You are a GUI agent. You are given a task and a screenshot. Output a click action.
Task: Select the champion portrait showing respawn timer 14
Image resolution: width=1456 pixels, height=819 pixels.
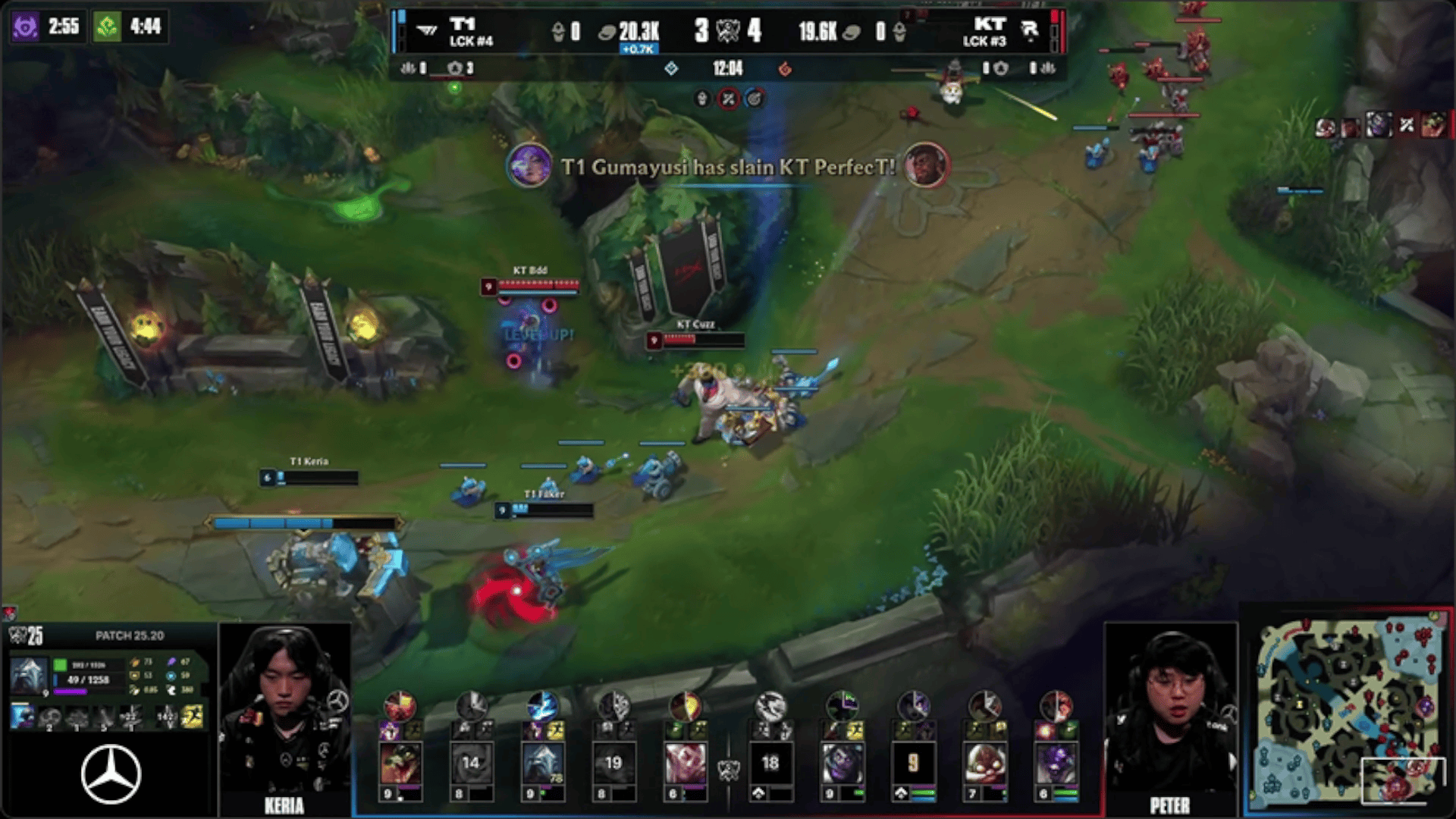point(471,763)
